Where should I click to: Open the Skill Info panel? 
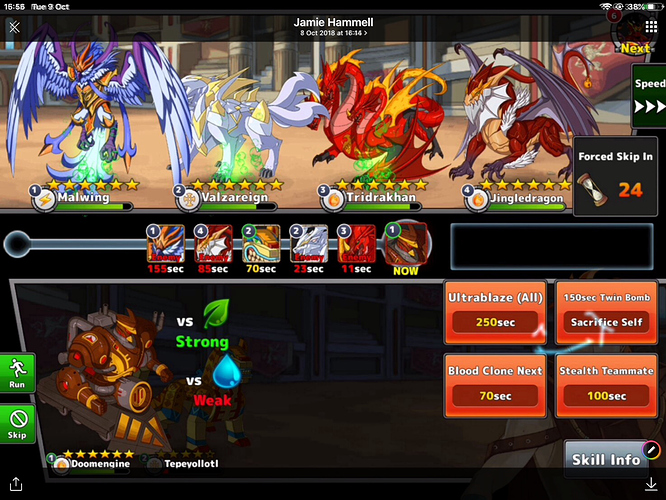click(607, 460)
